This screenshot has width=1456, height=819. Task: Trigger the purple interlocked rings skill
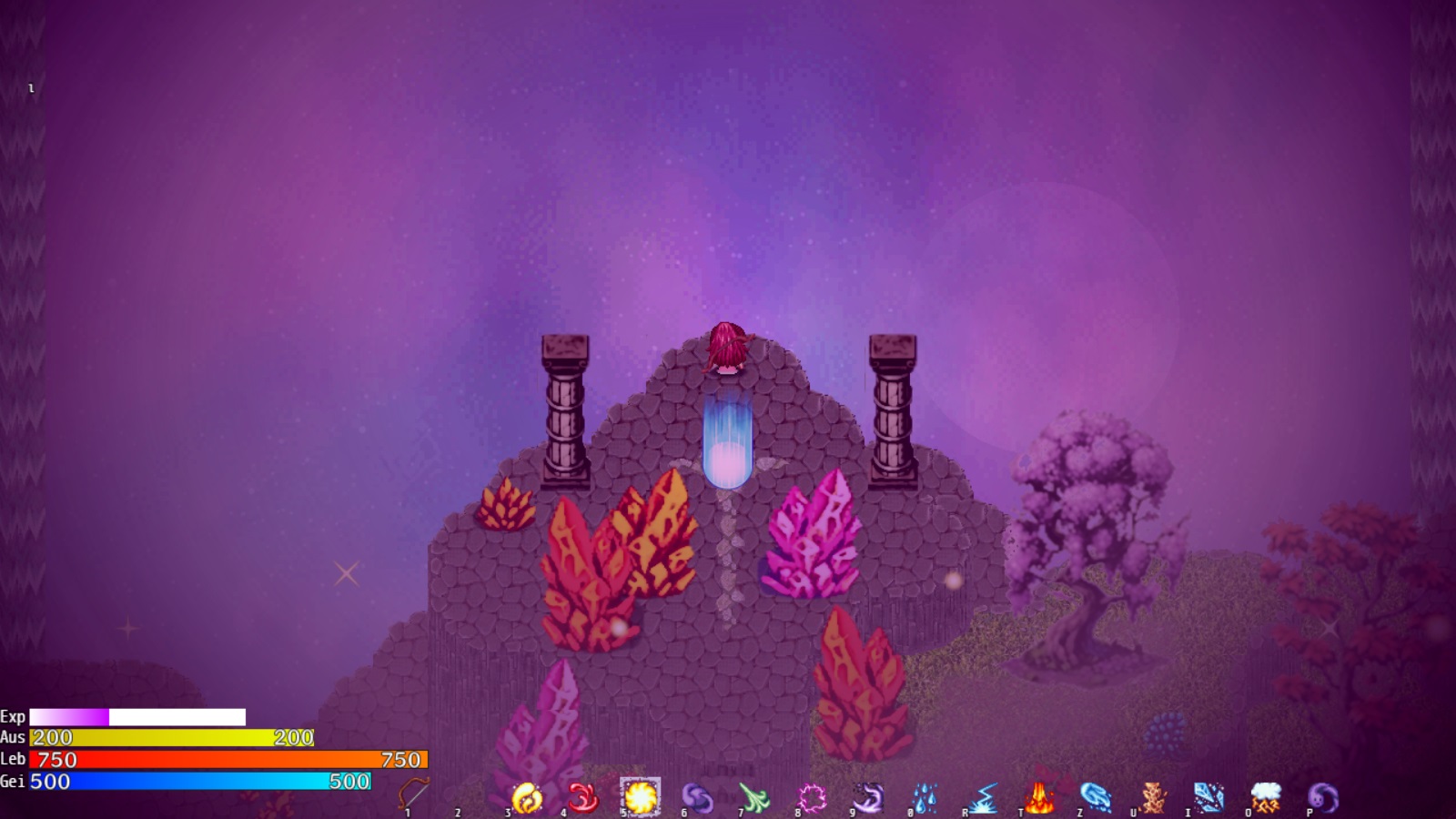click(697, 798)
